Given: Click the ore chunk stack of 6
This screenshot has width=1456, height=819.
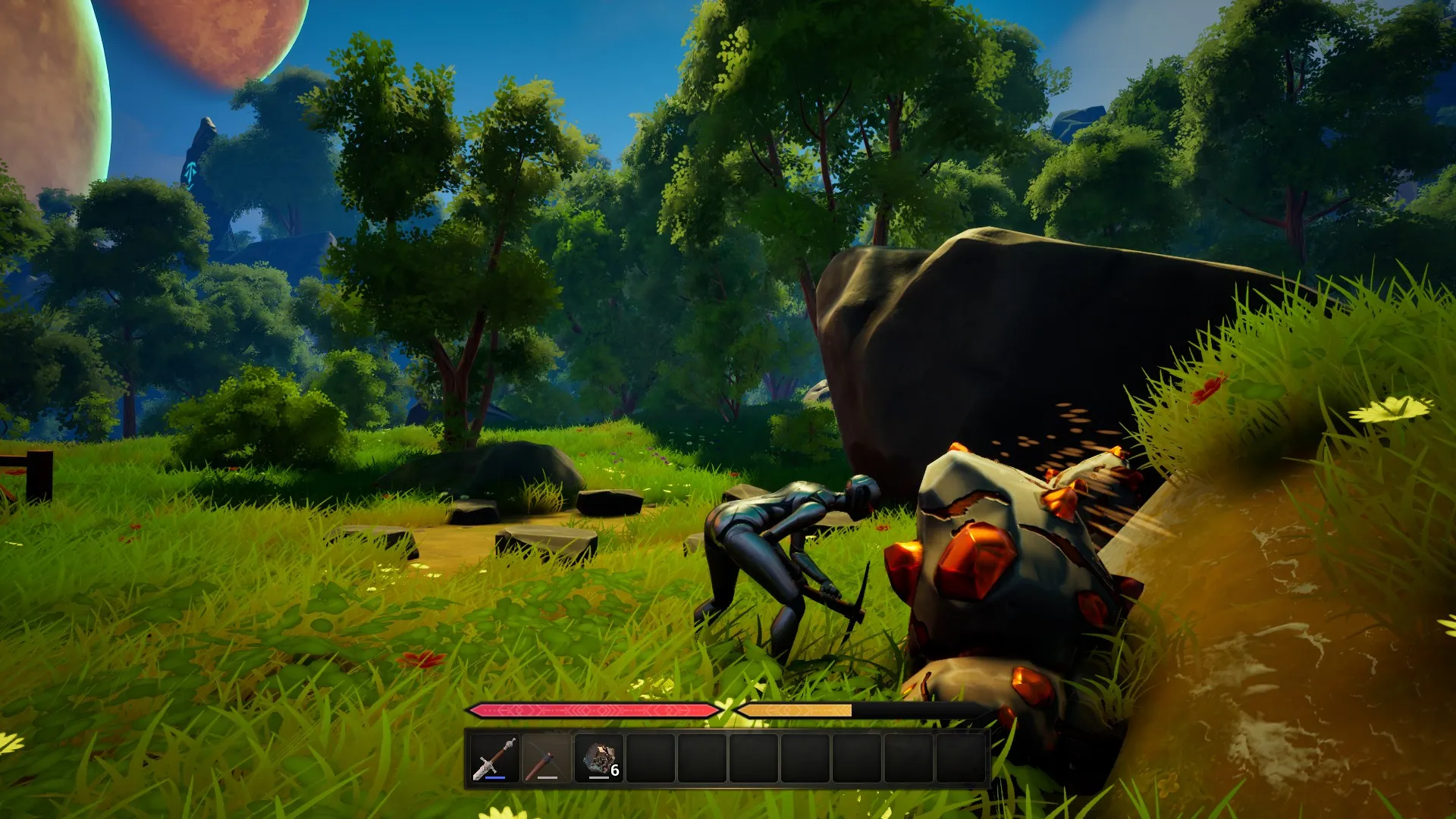Looking at the screenshot, I should 599,758.
